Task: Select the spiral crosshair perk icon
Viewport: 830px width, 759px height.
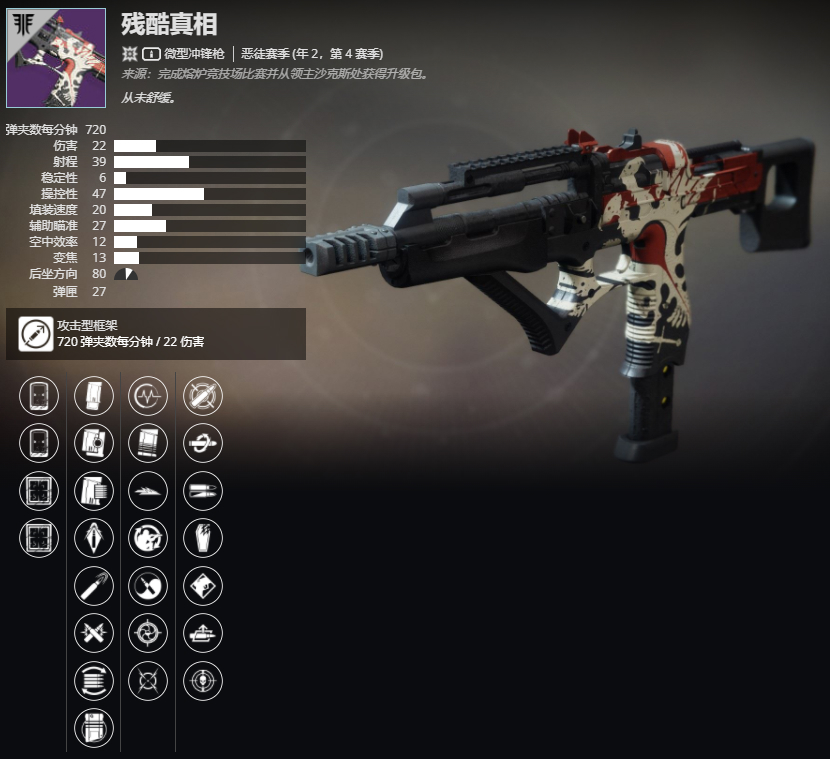Action: click(148, 634)
